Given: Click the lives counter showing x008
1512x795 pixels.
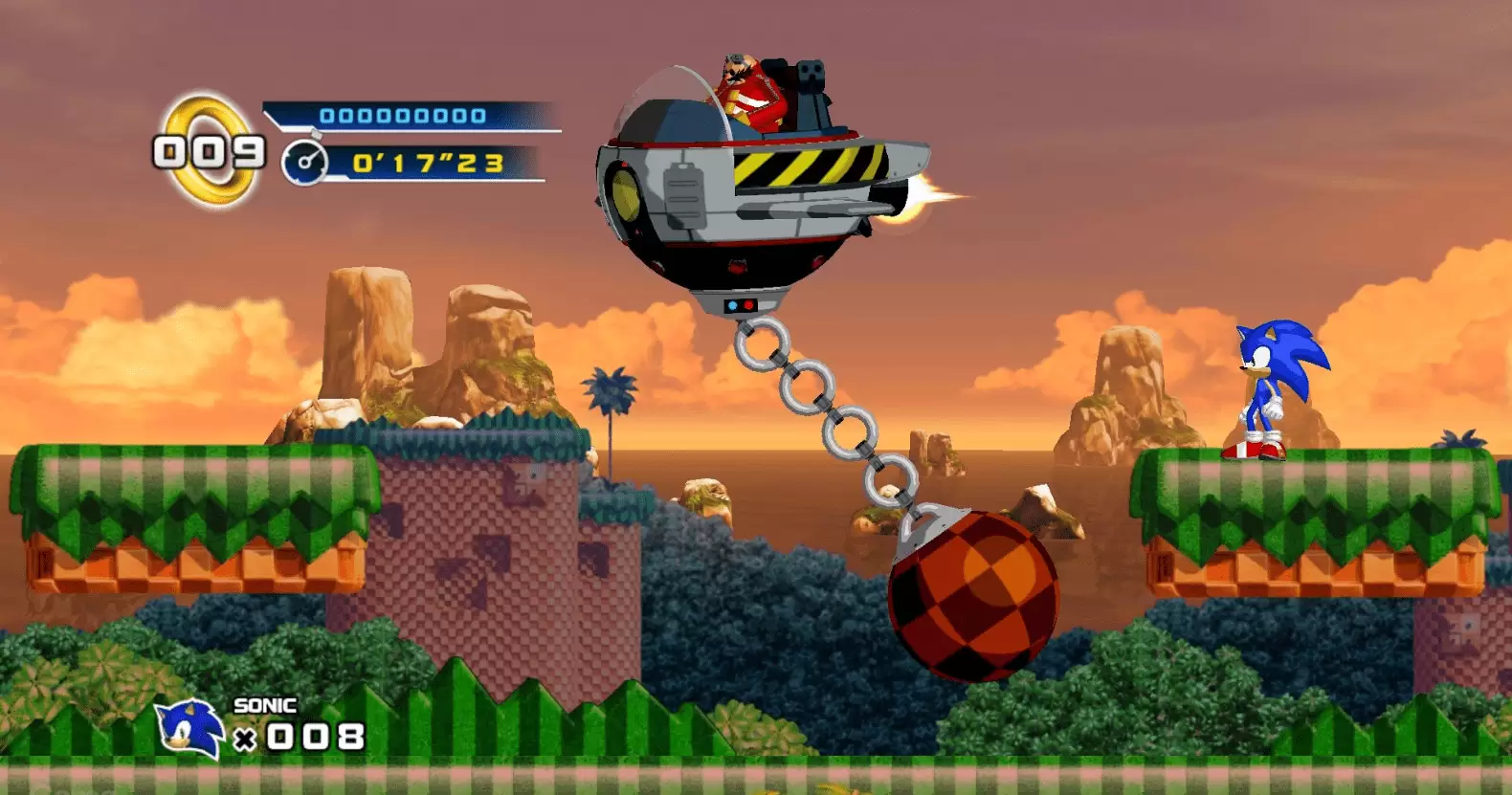Looking at the screenshot, I should (x=299, y=735).
